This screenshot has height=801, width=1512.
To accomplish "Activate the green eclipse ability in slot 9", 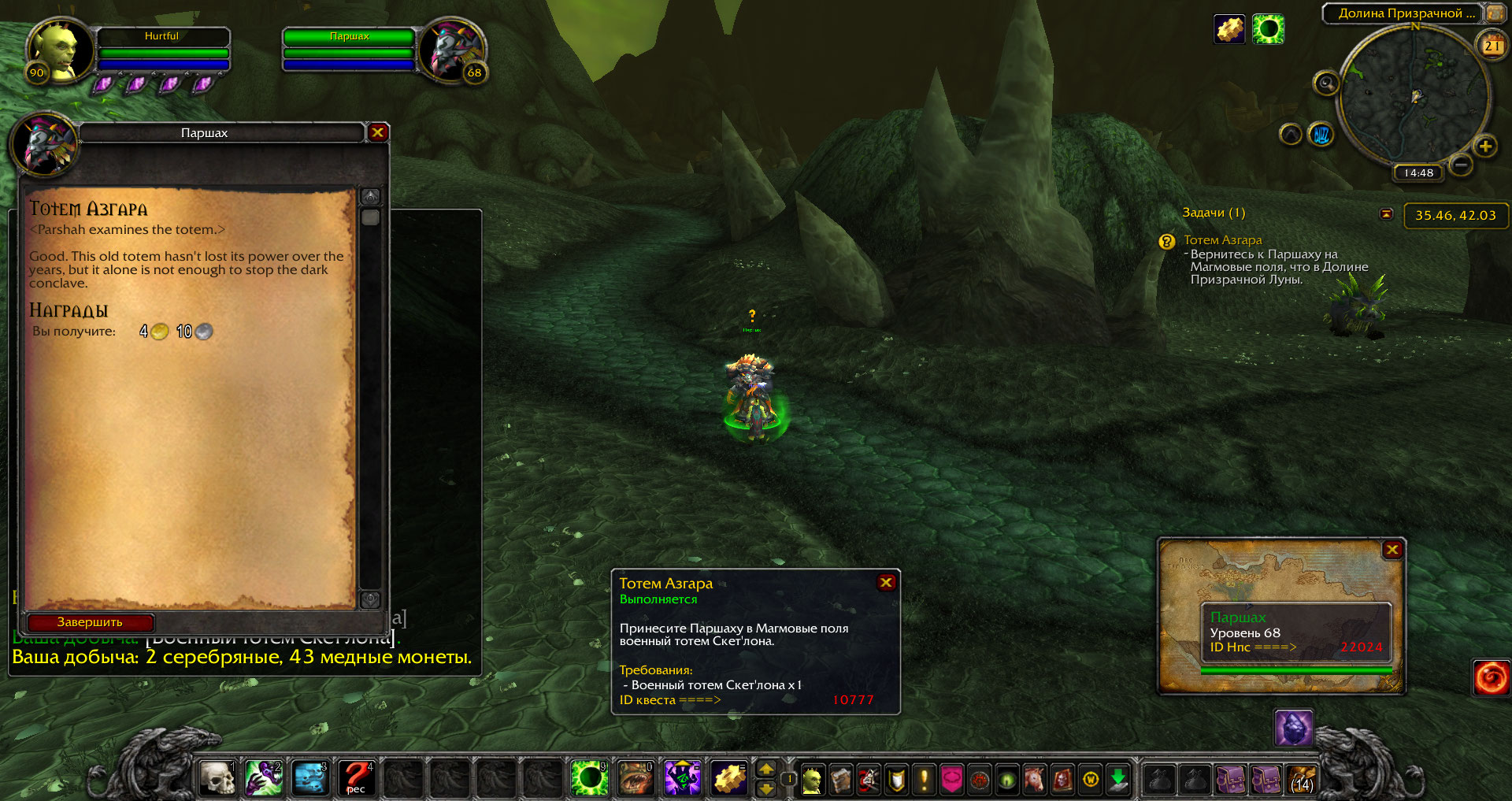I will (589, 778).
